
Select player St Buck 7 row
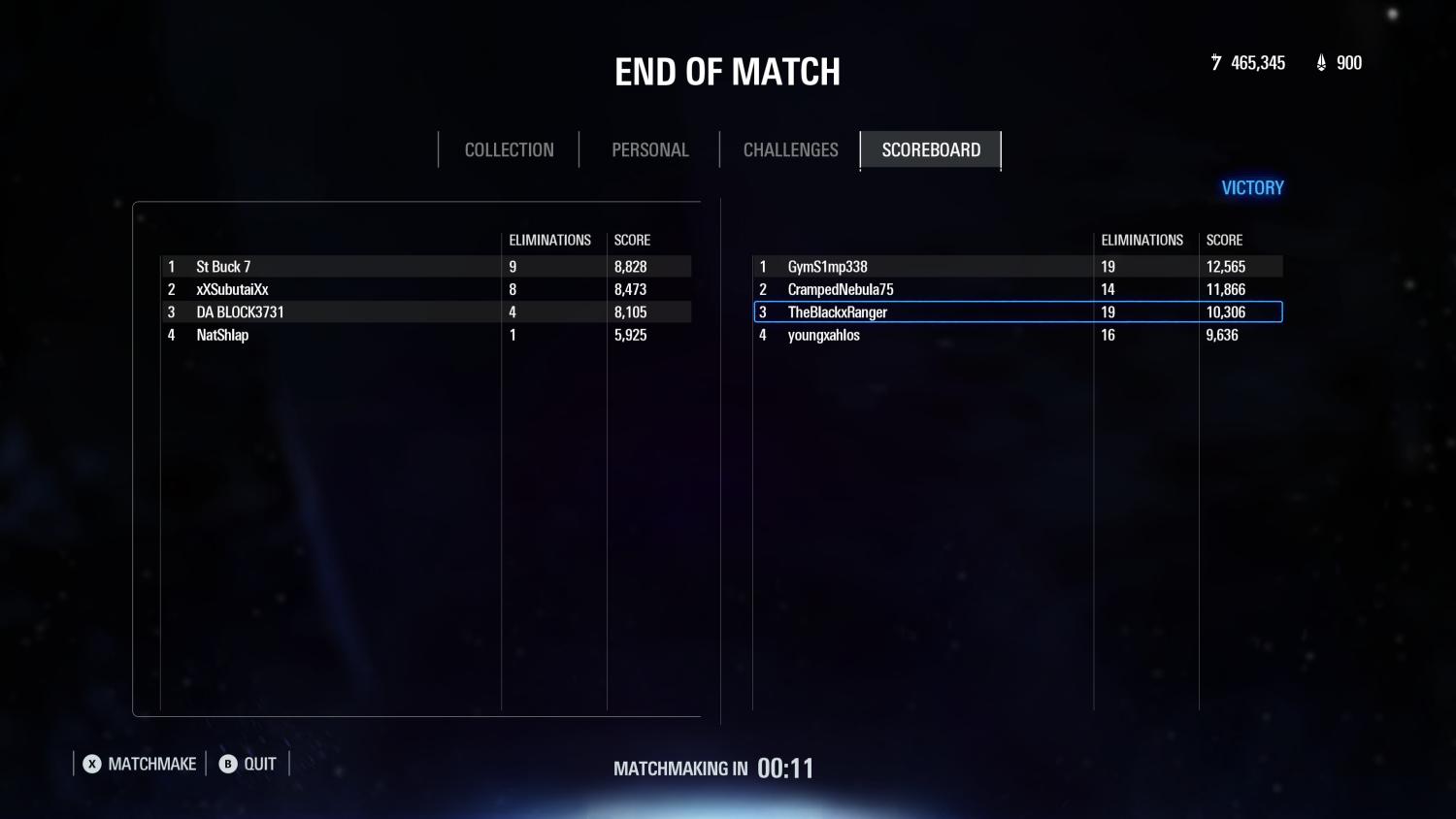pos(425,267)
